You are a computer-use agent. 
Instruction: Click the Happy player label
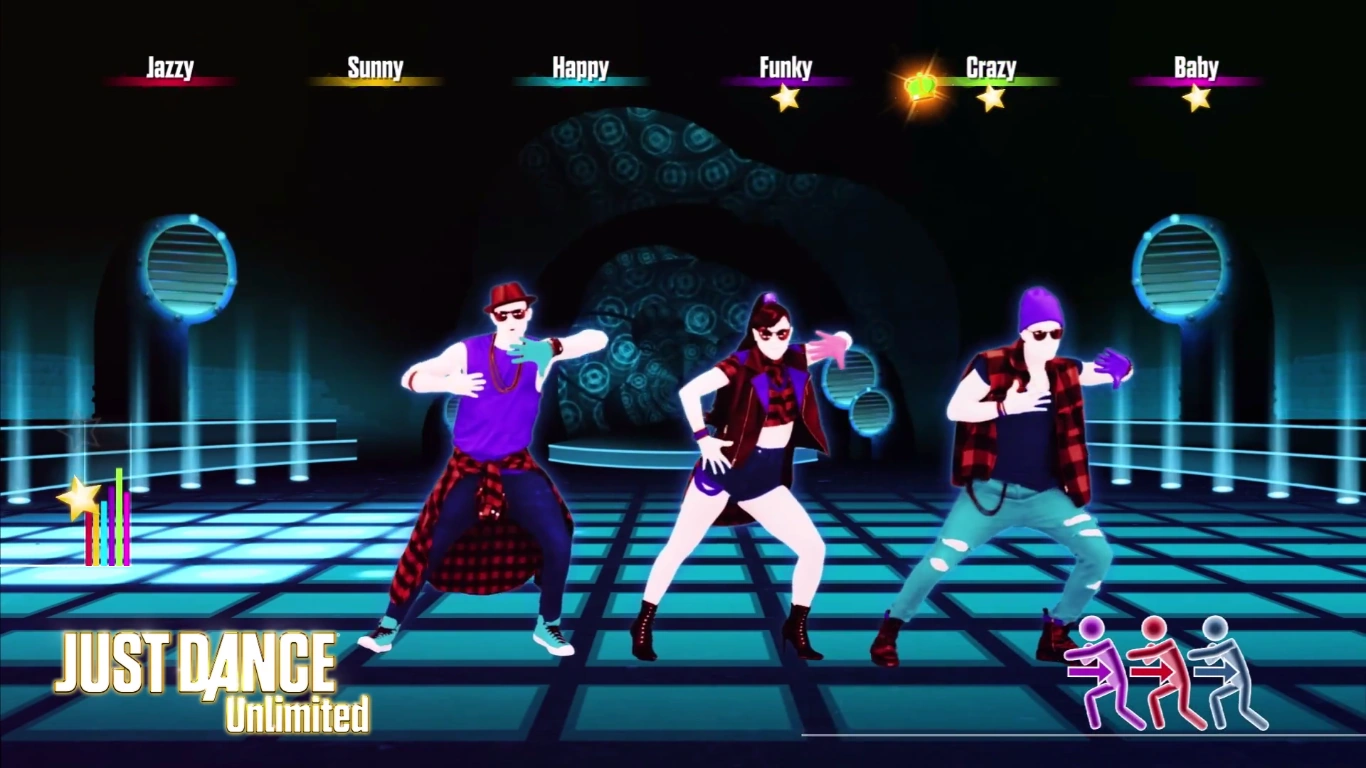point(580,66)
